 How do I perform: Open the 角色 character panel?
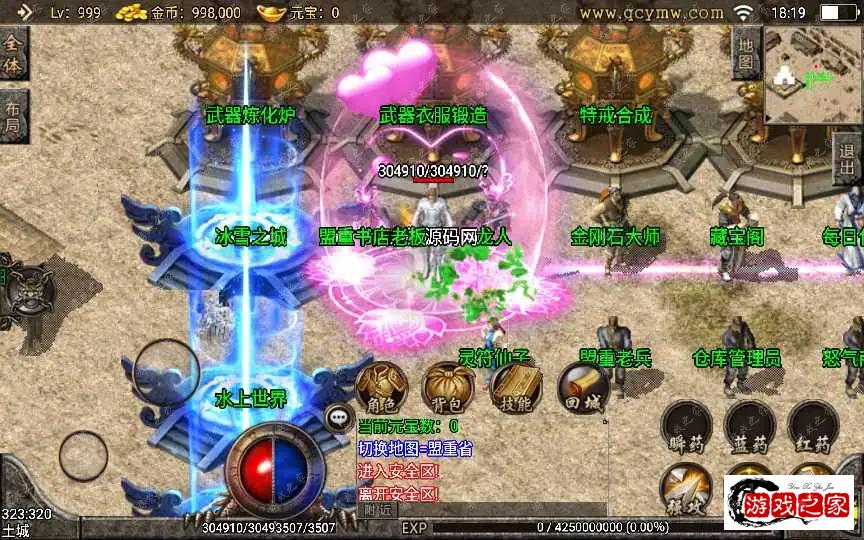tap(382, 386)
